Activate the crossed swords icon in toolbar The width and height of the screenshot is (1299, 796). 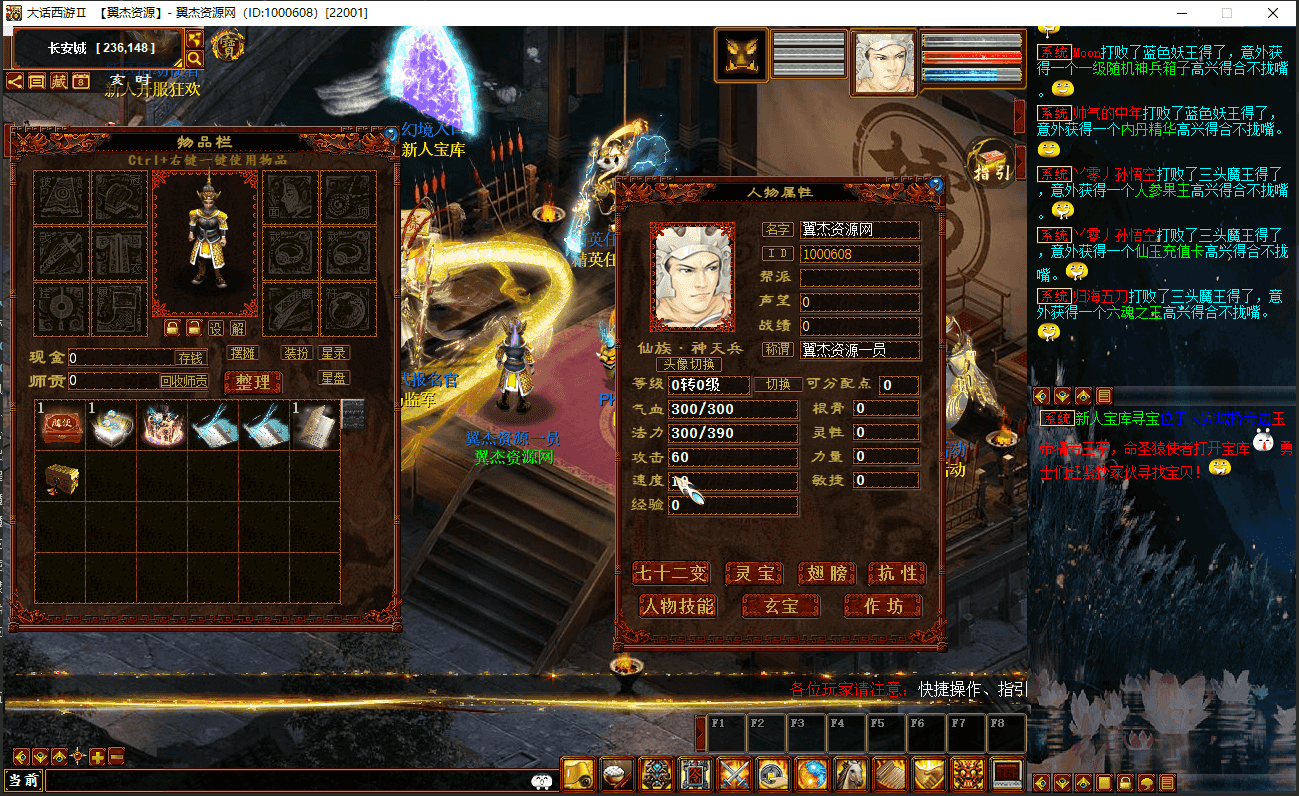coord(733,774)
